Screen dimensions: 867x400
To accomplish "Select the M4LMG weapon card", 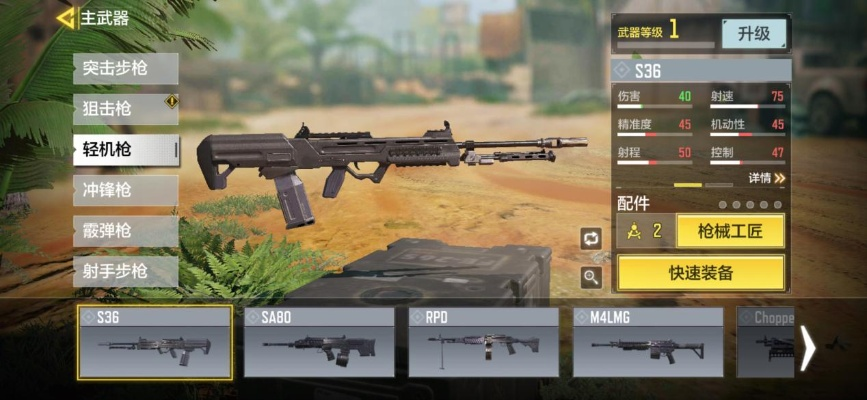I will coord(647,343).
